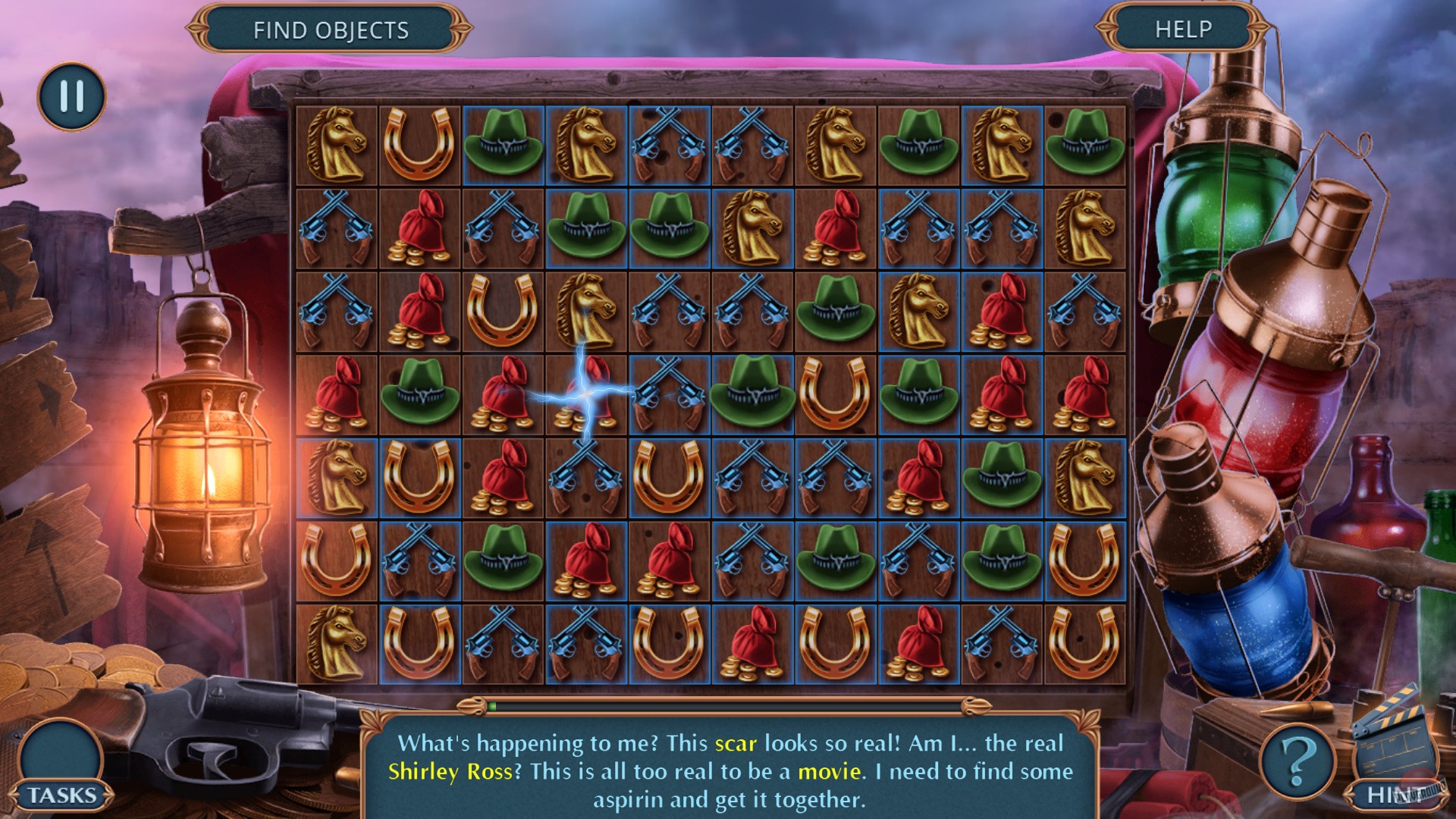Select the horse tile in the top-left corner
The width and height of the screenshot is (1456, 819).
(x=336, y=142)
